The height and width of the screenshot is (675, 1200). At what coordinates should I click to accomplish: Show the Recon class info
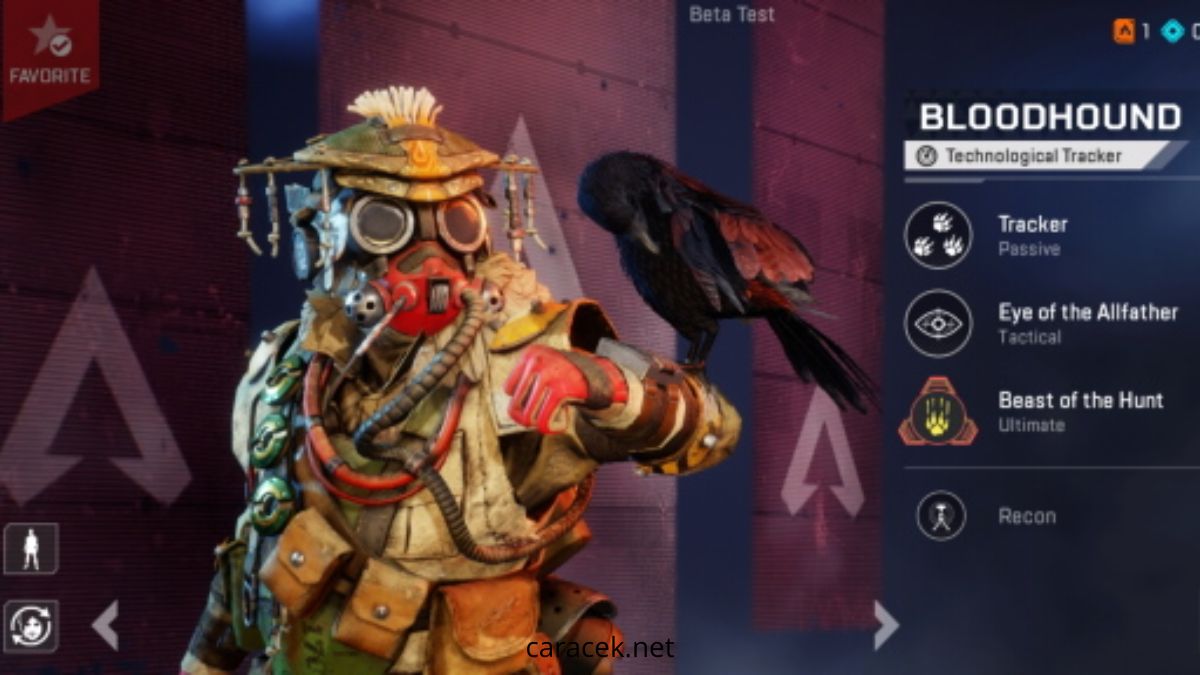tap(941, 516)
